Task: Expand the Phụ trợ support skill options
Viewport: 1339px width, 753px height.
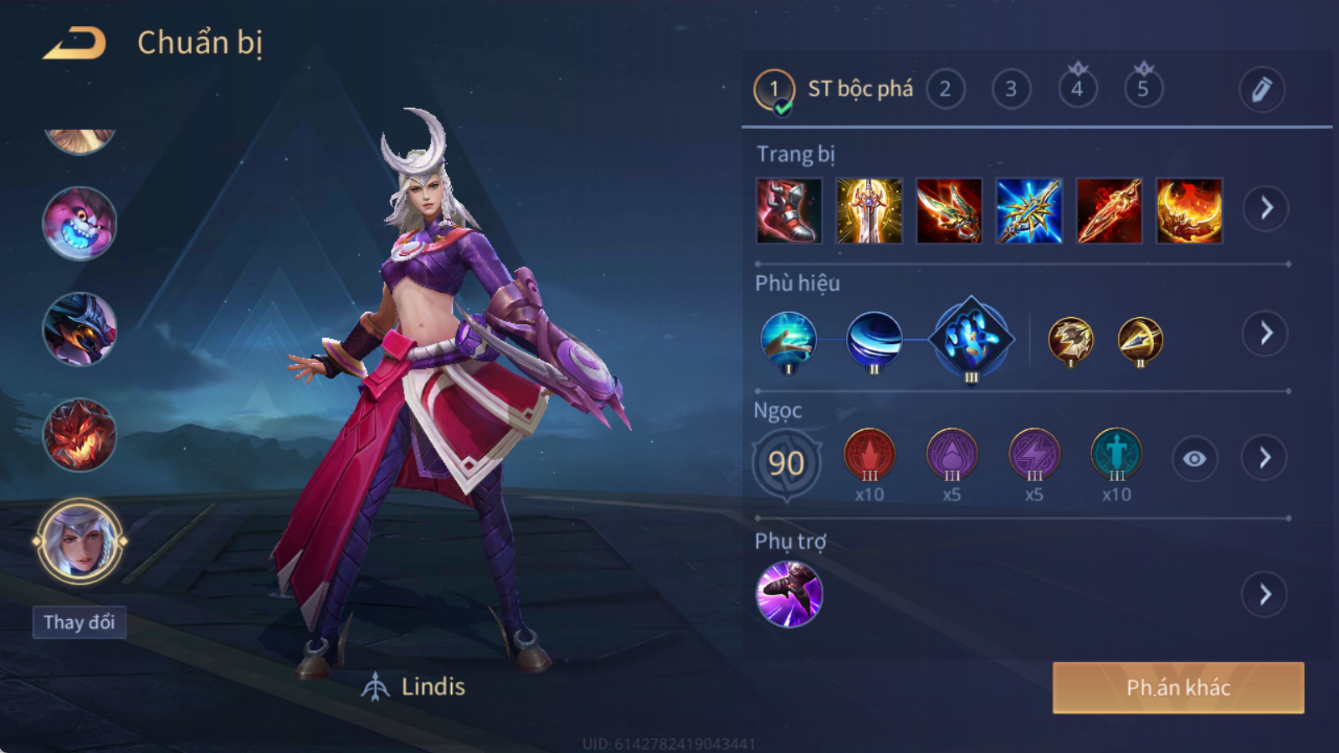Action: tap(1265, 594)
